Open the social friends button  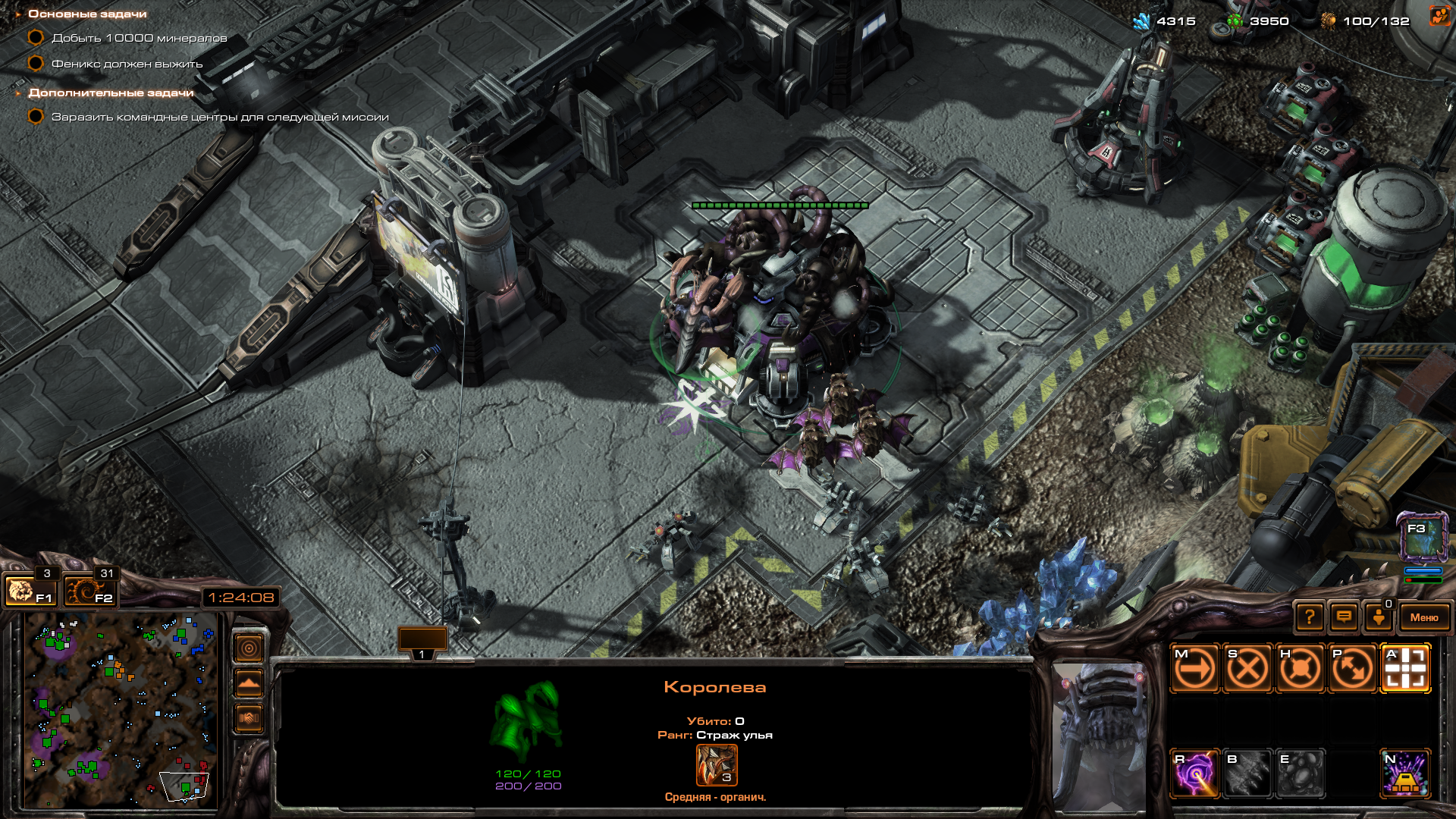click(x=1379, y=617)
